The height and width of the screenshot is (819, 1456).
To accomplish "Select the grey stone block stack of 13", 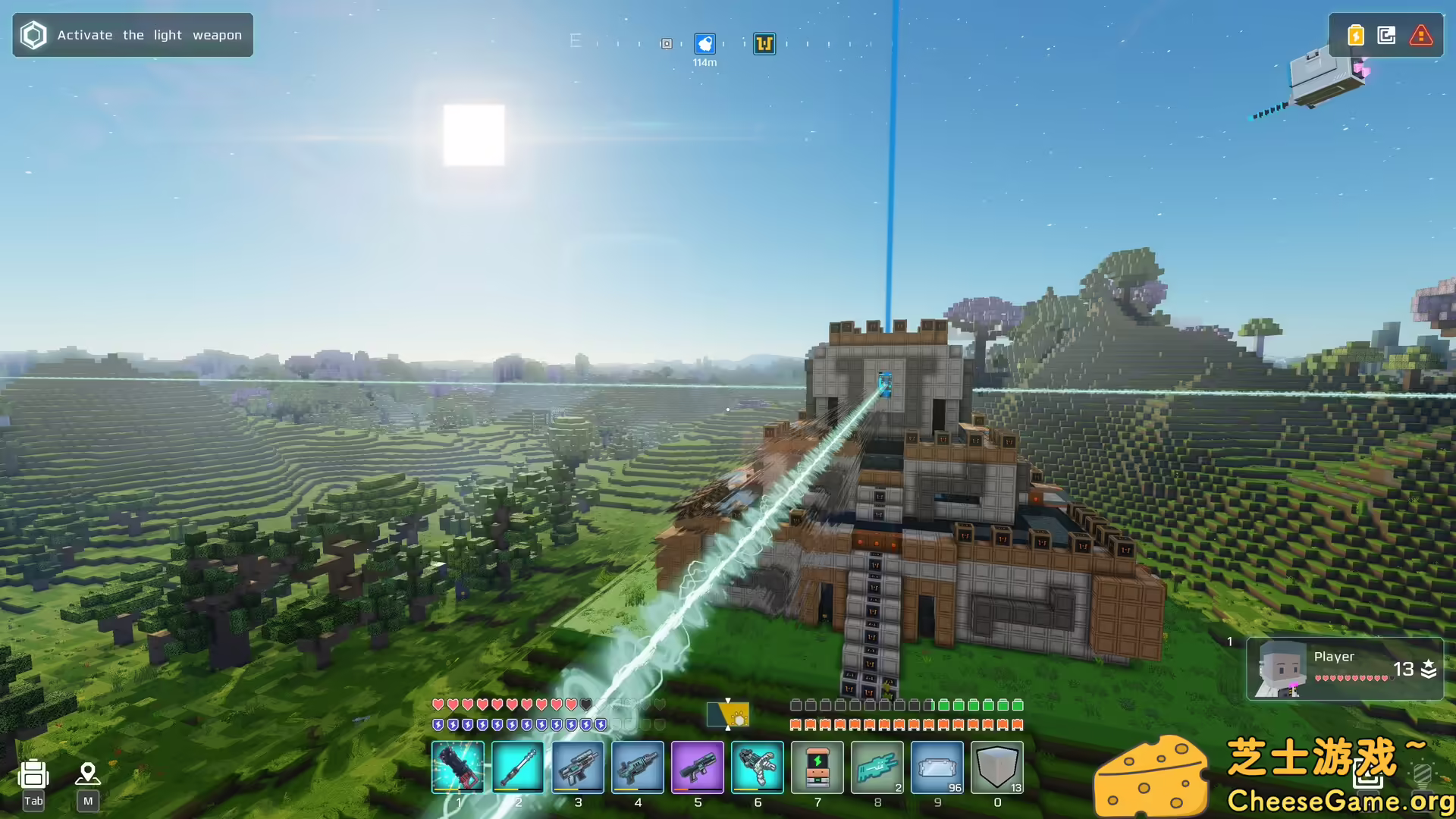I will tap(997, 767).
